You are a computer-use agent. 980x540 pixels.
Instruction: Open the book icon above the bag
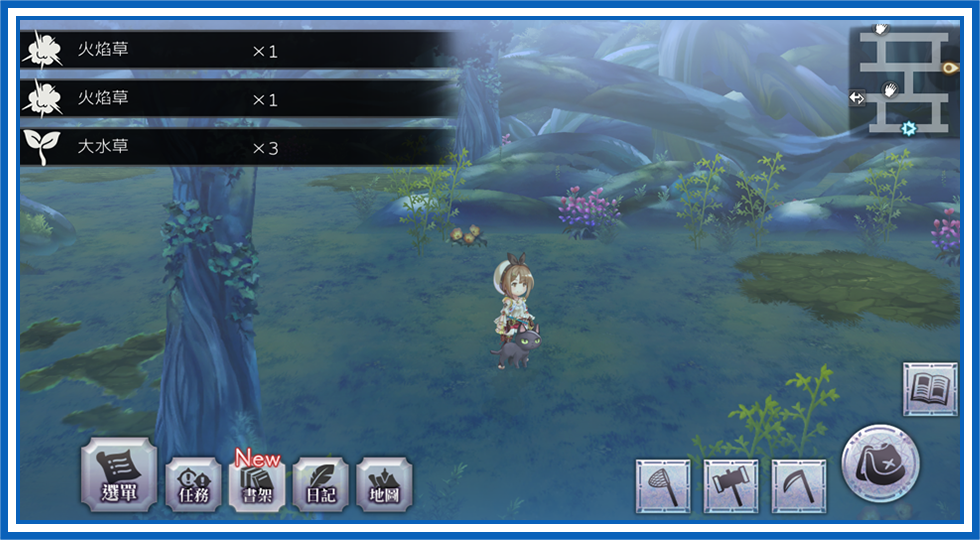pyautogui.click(x=930, y=388)
